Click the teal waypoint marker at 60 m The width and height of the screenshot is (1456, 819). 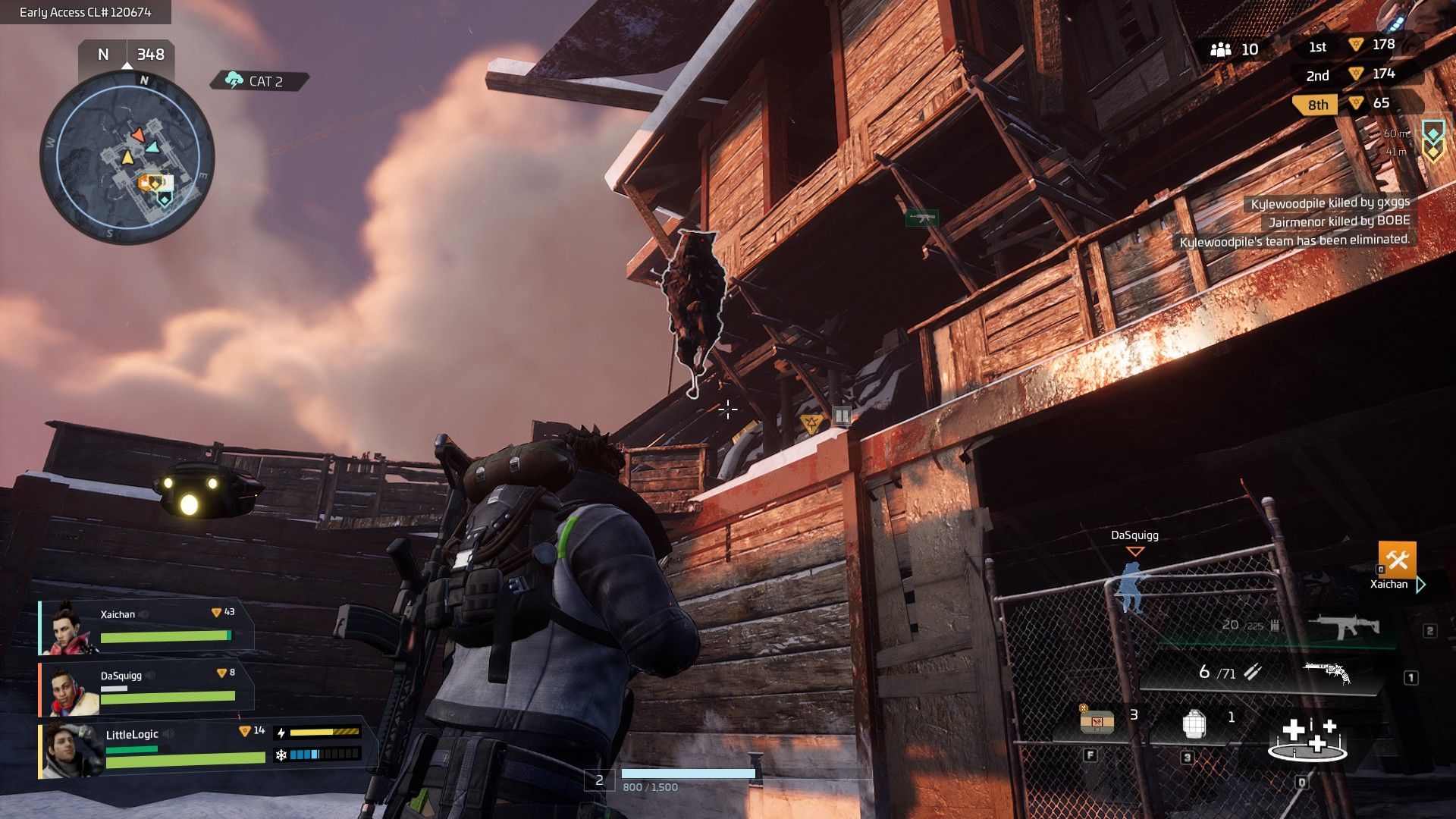point(1432,133)
